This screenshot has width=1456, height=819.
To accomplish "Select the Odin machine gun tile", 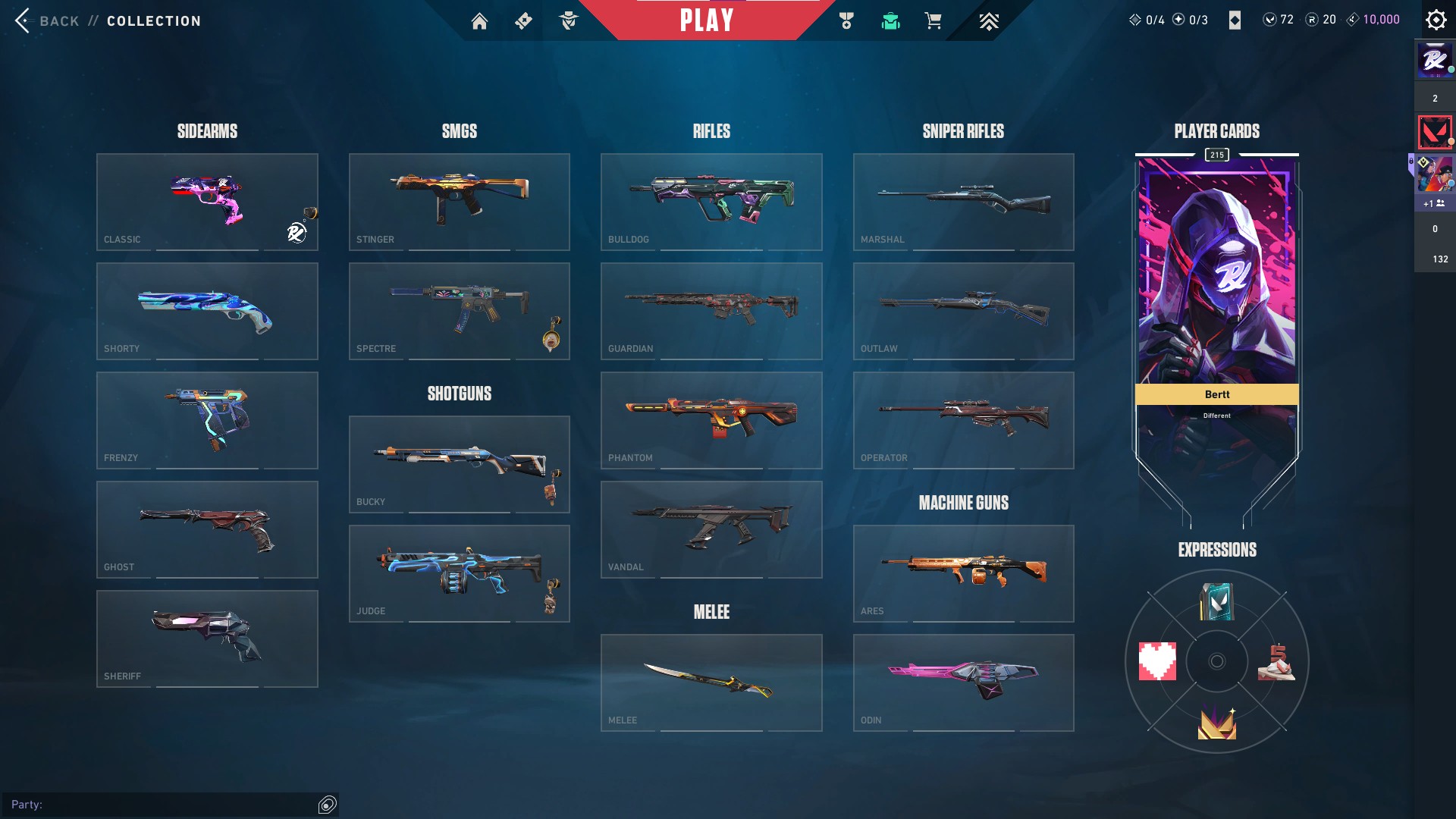I will point(963,682).
